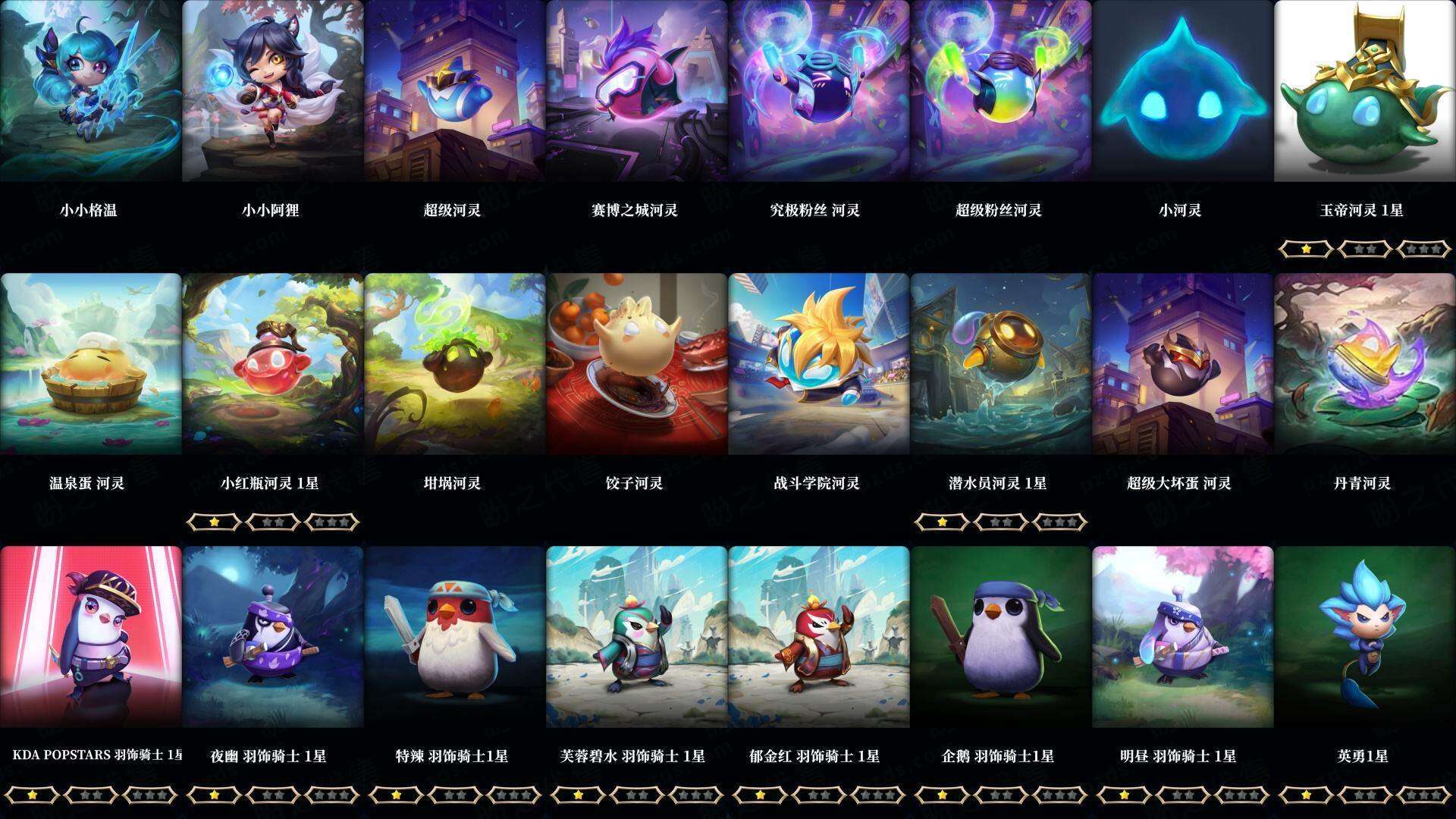Select the 丹青河灵 thumbnail
This screenshot has height=819, width=1456.
[x=1365, y=364]
